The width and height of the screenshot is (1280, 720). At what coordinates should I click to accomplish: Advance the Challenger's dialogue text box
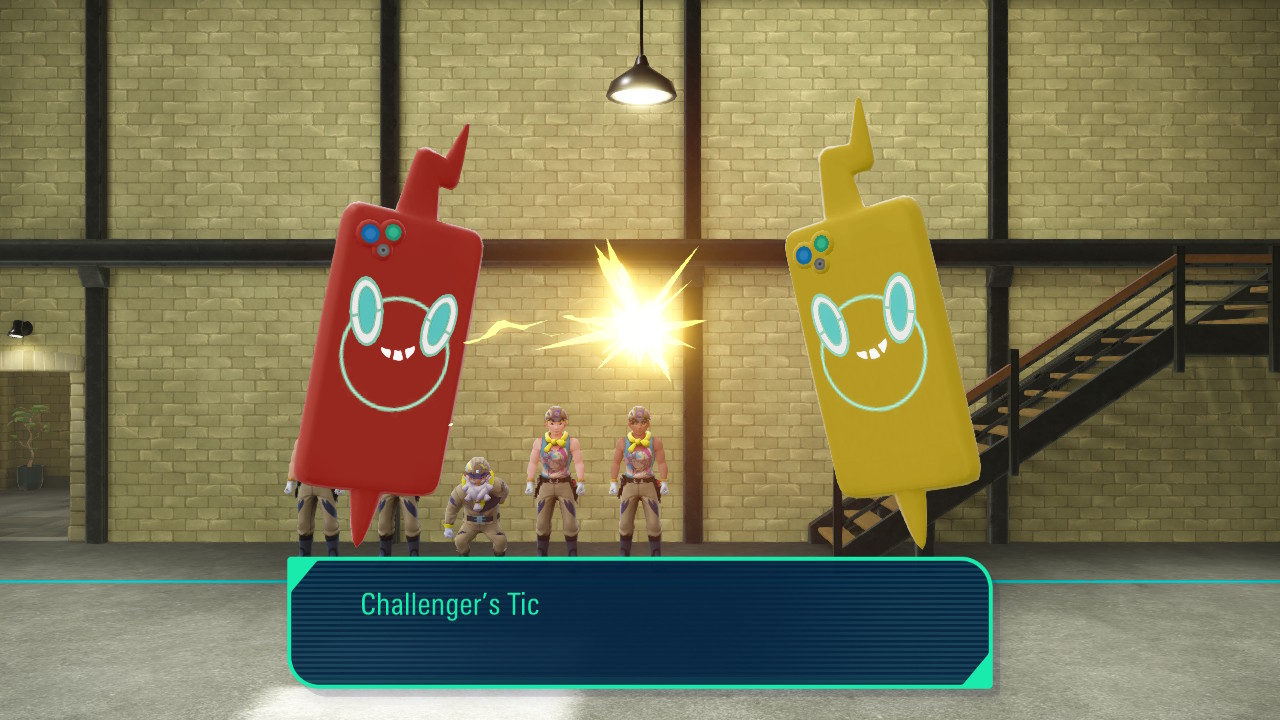(640, 622)
